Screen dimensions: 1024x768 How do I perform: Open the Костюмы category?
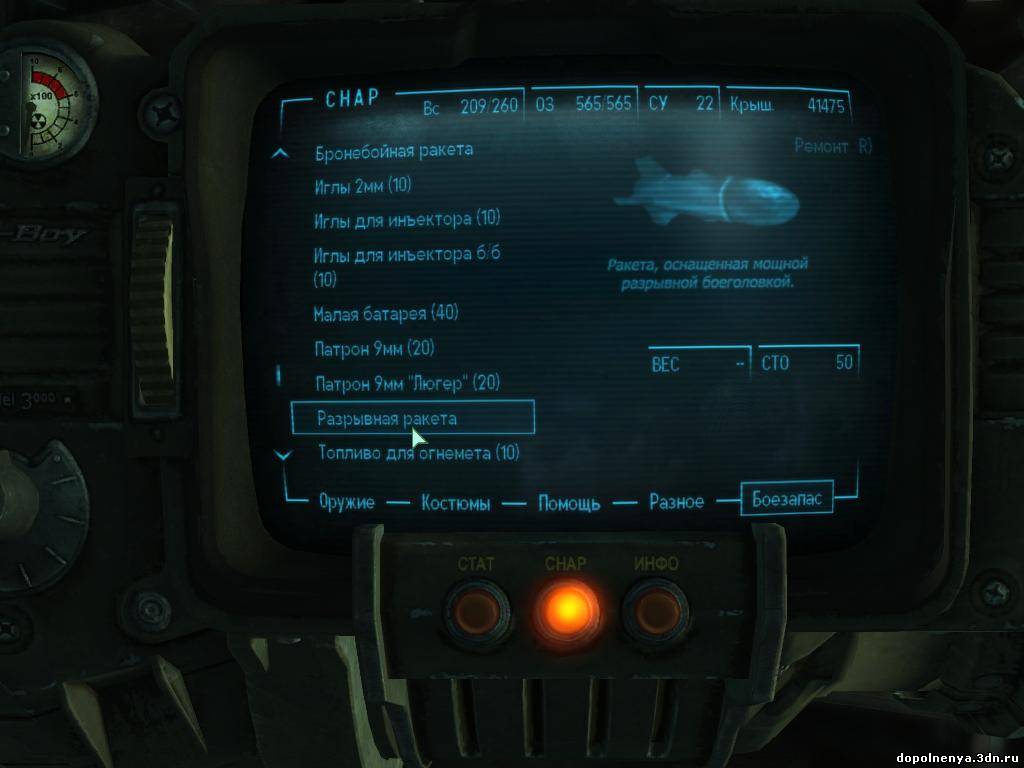456,503
